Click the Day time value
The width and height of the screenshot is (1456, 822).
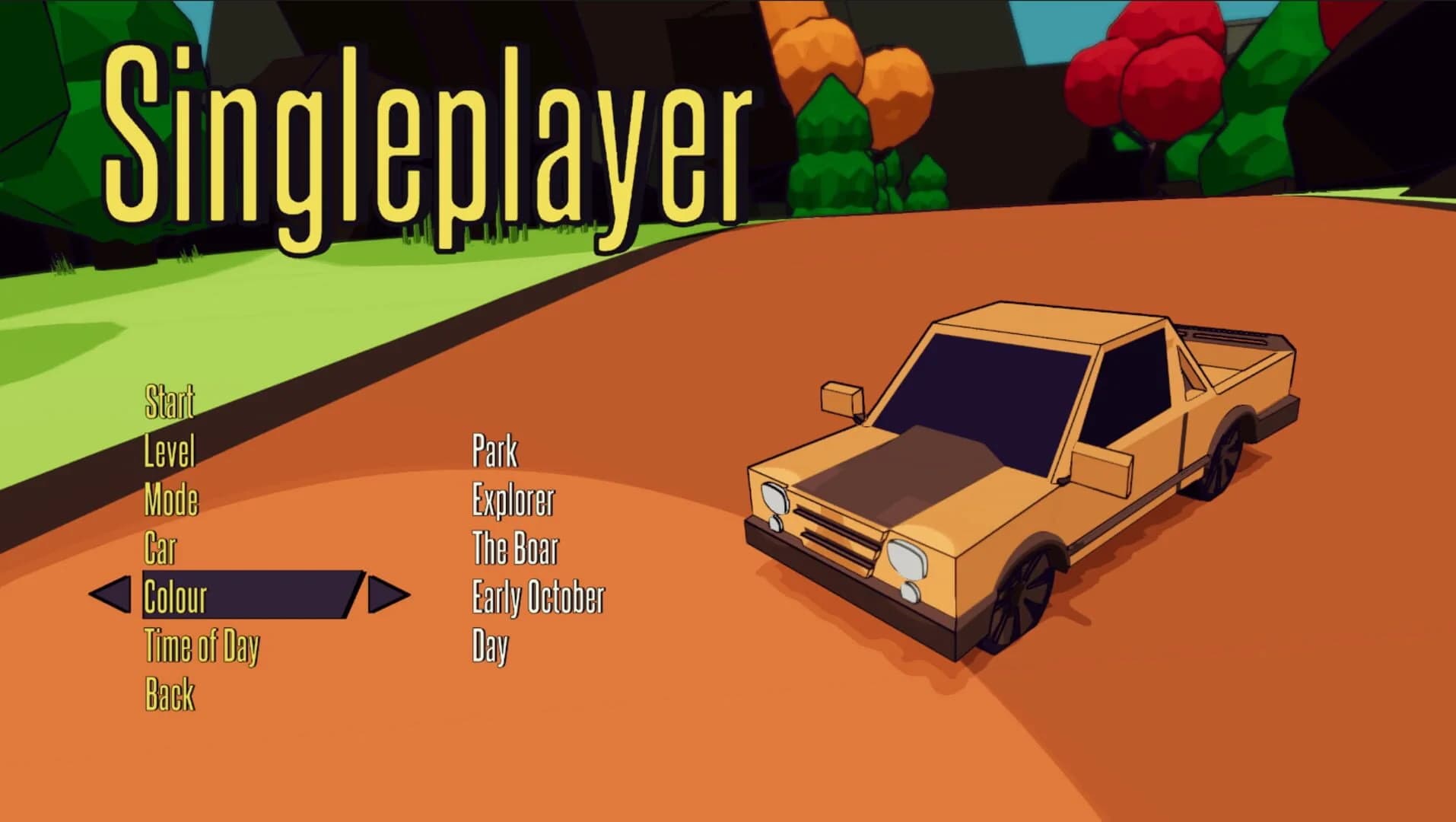click(x=491, y=646)
